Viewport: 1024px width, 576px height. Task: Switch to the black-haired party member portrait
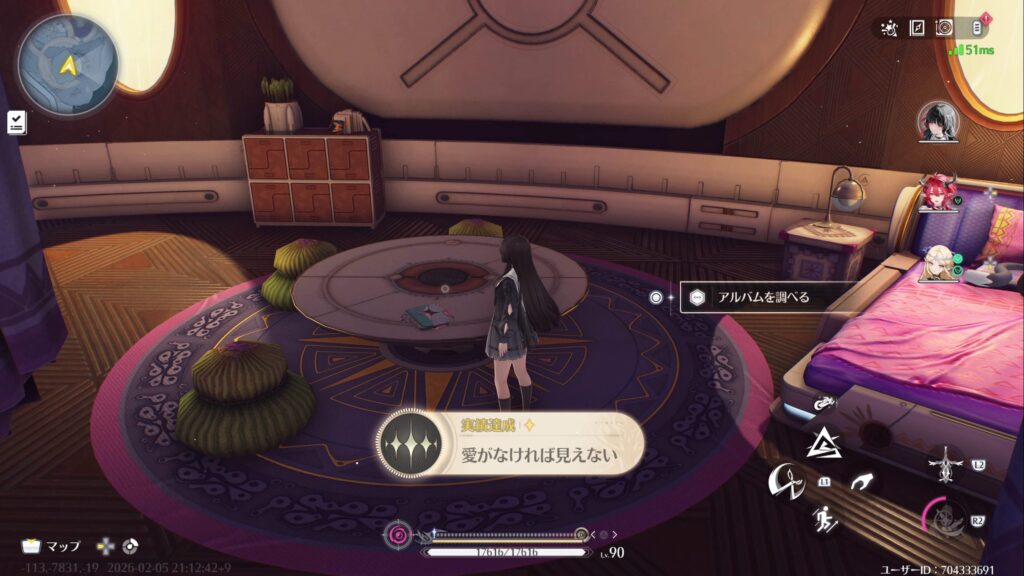pyautogui.click(x=938, y=121)
